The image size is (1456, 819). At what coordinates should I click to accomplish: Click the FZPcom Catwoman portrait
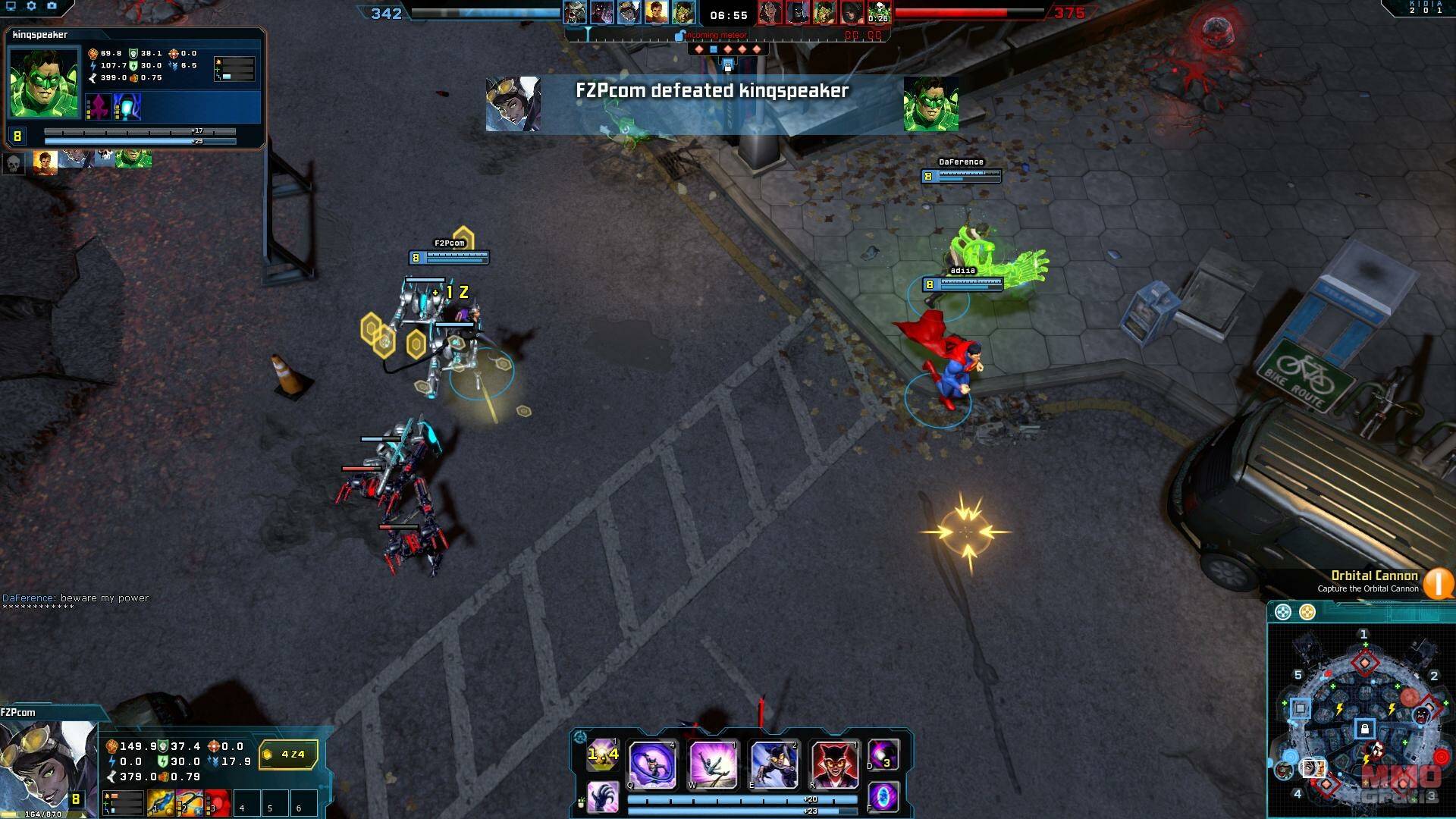(x=47, y=766)
